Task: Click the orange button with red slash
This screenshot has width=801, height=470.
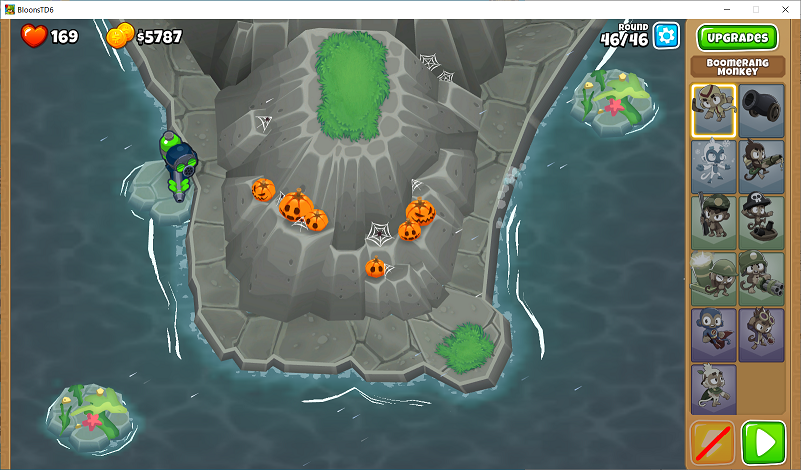Action: click(x=713, y=442)
